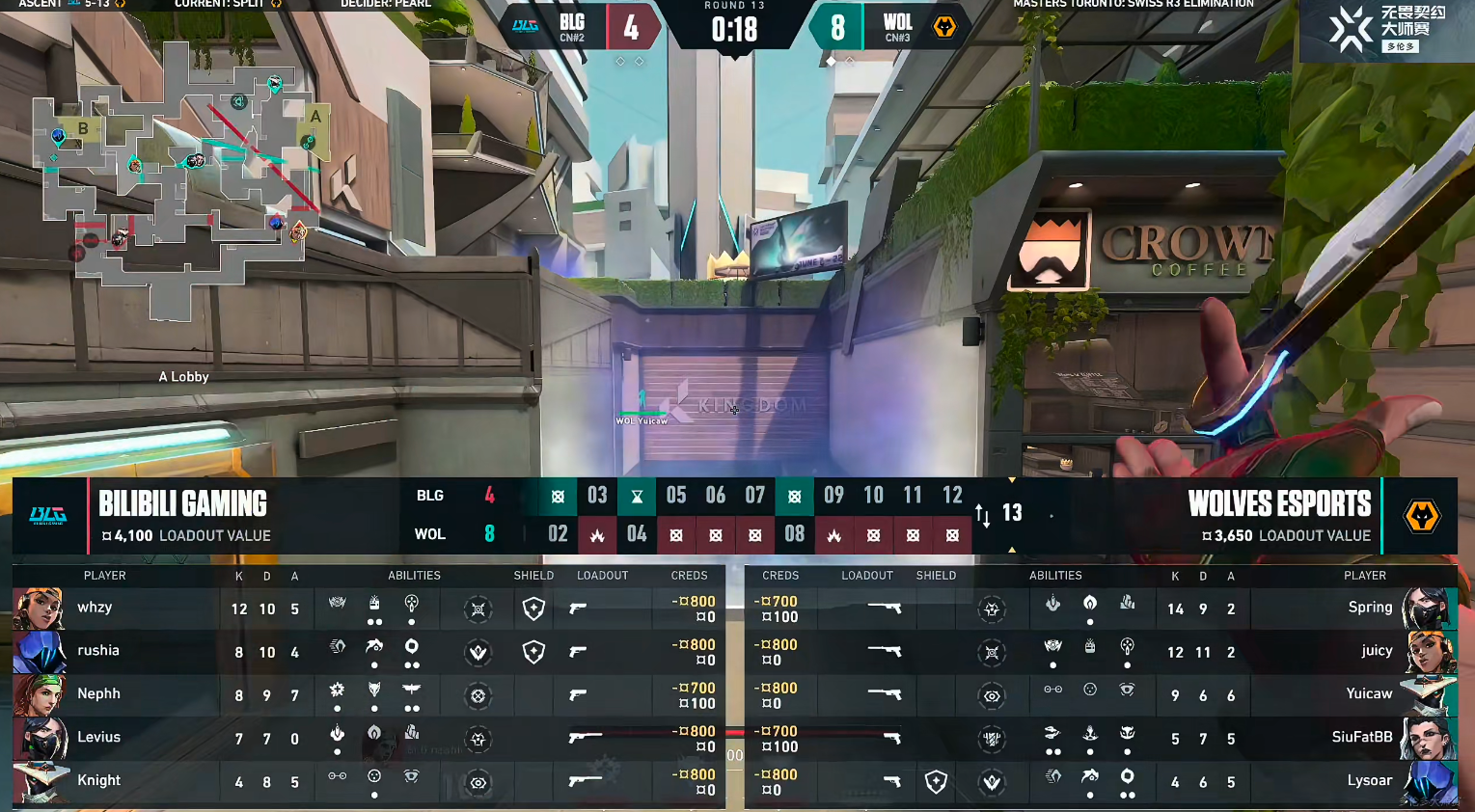This screenshot has width=1475, height=812.
Task: Select round 03 in the round timeline
Action: (597, 496)
